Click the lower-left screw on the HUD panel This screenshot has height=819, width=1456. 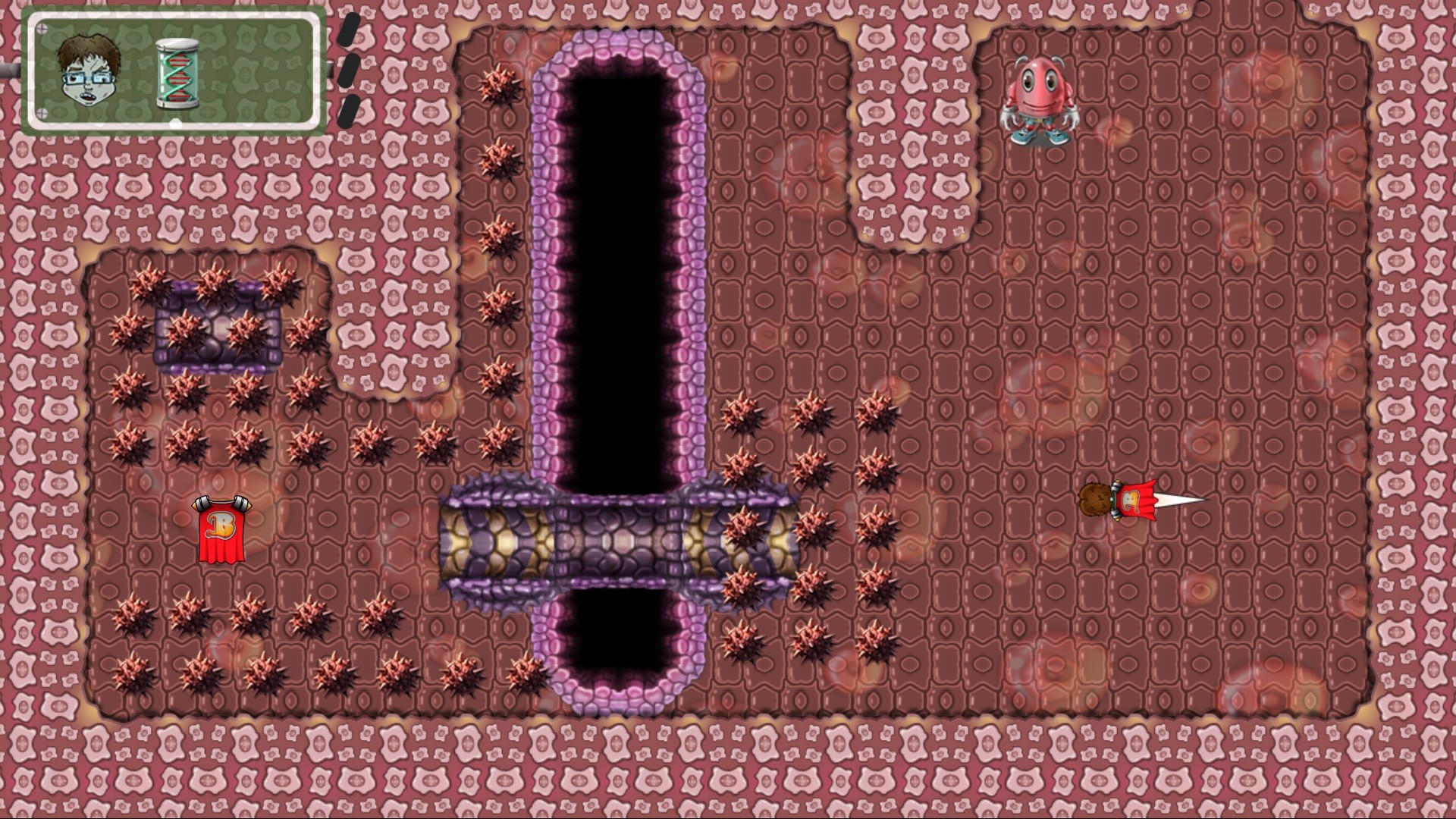coord(42,112)
